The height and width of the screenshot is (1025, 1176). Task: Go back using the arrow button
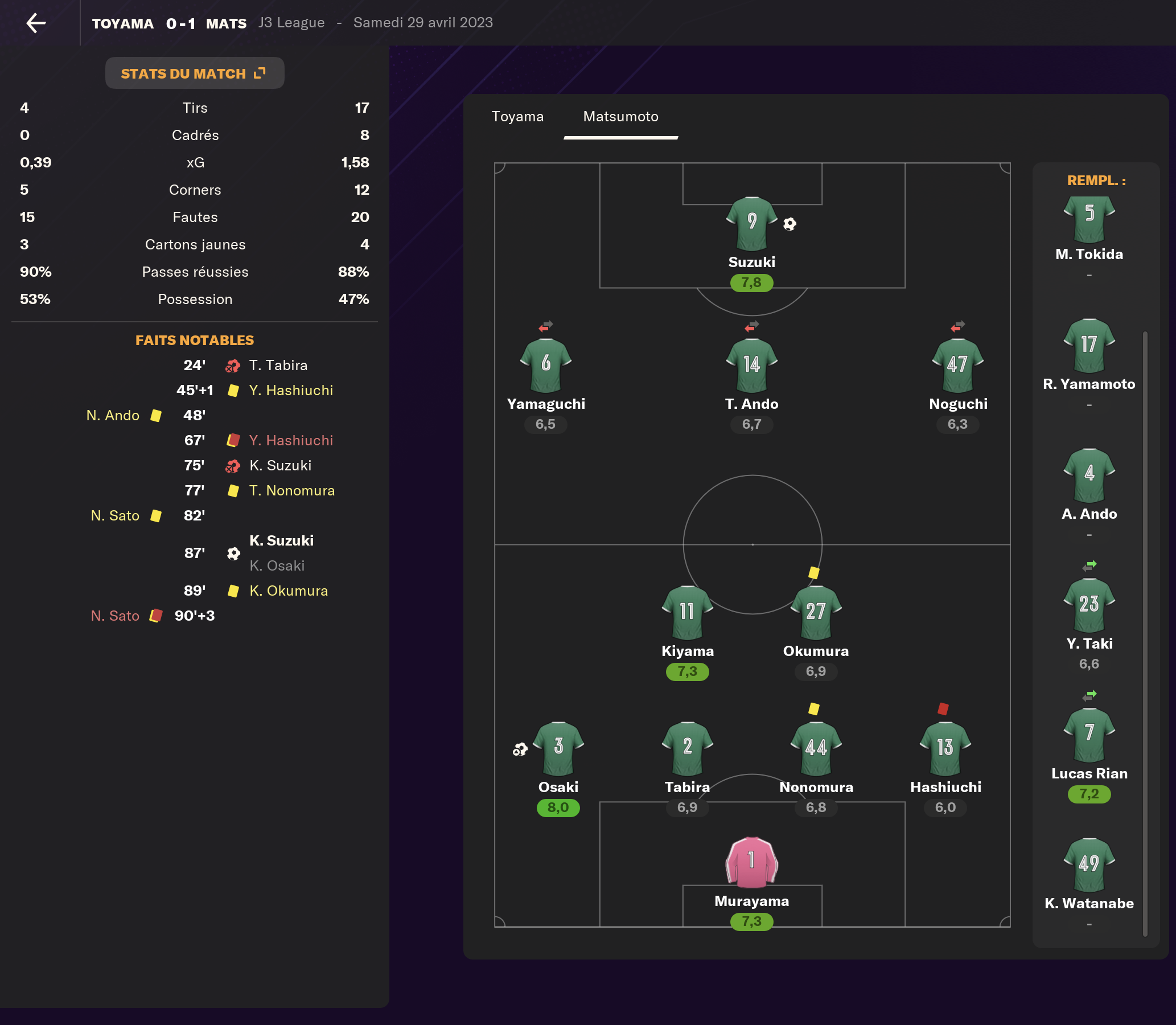click(36, 23)
